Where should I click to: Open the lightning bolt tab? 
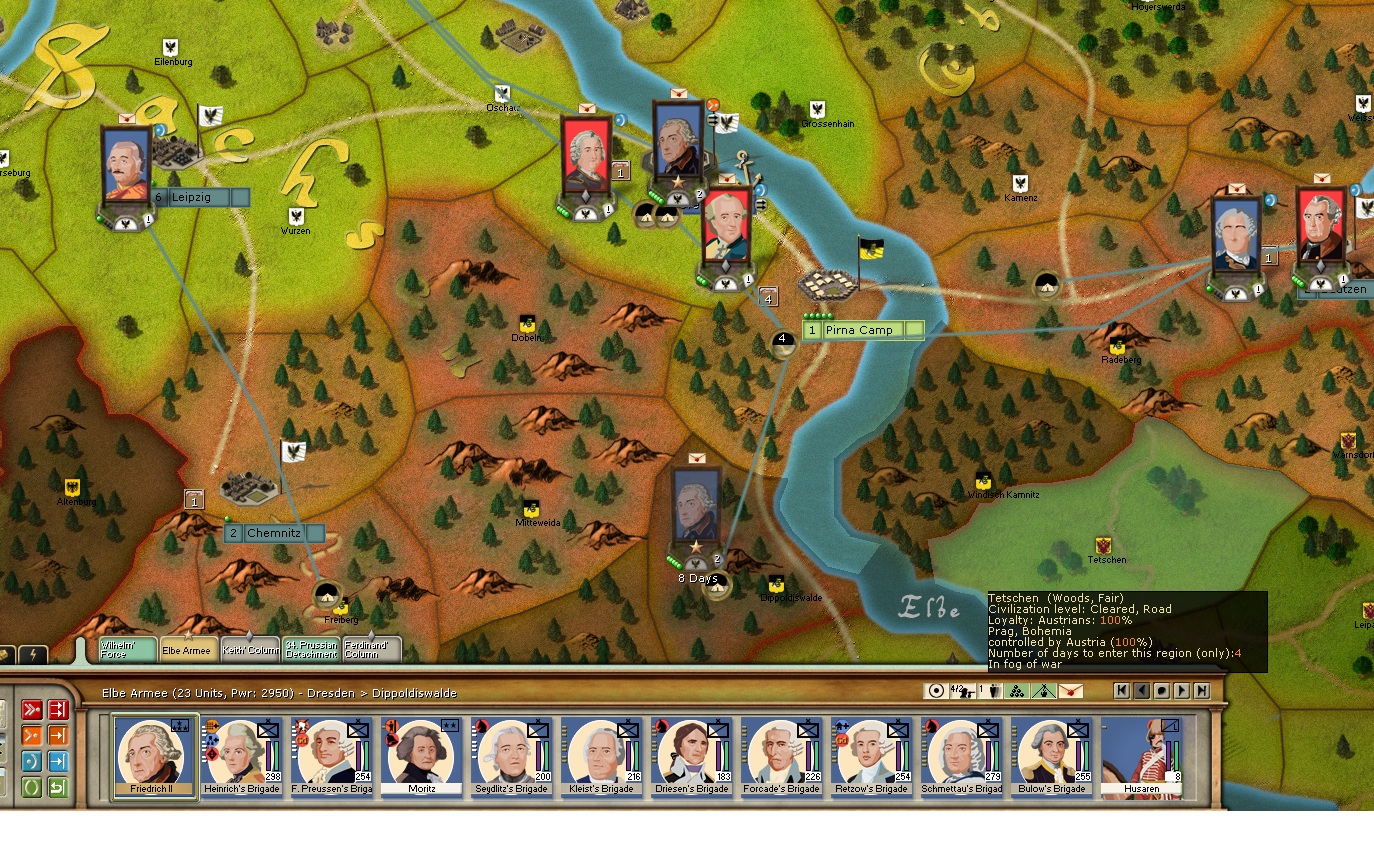click(x=32, y=655)
